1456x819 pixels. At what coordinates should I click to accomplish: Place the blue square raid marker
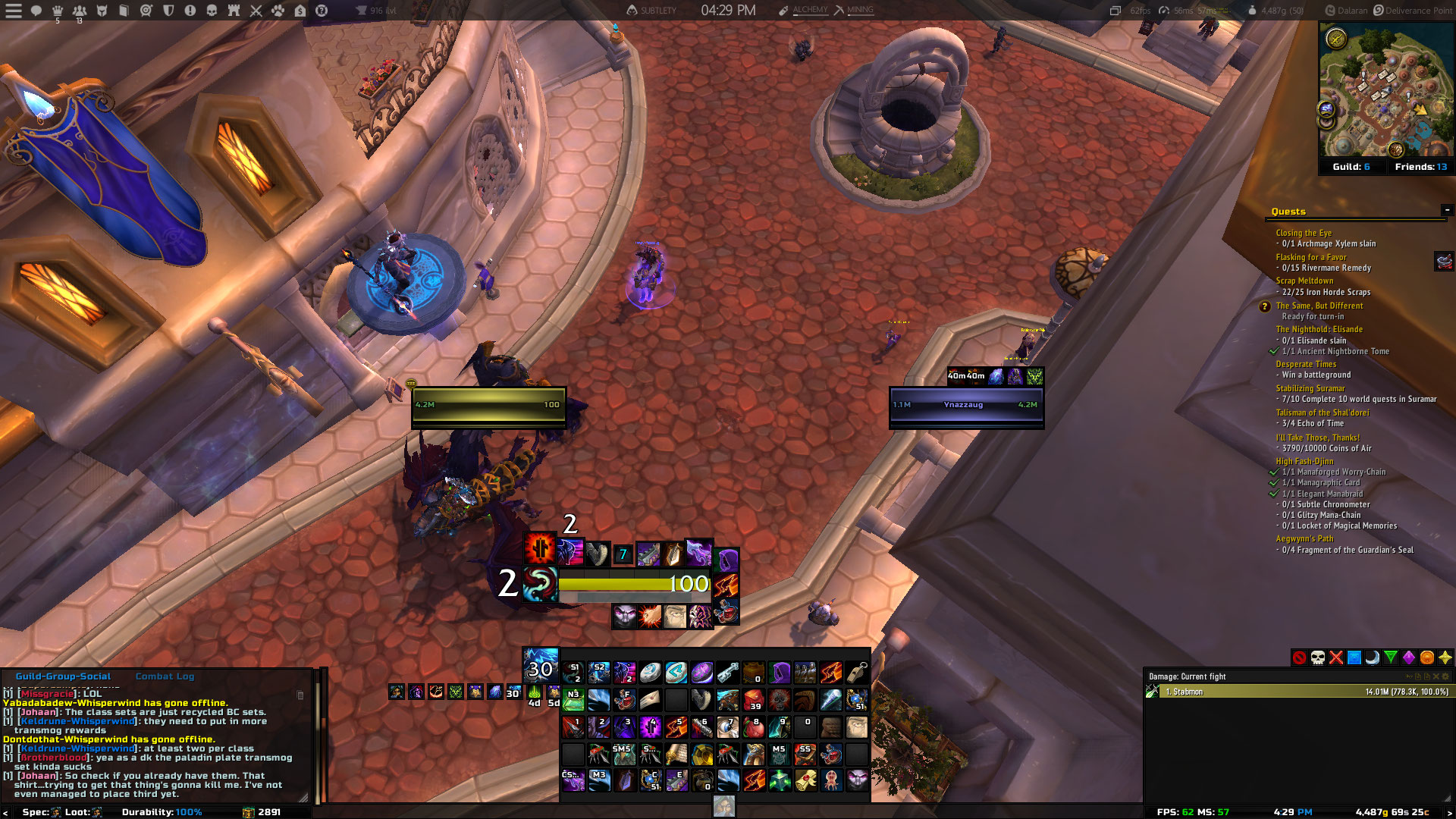1354,657
